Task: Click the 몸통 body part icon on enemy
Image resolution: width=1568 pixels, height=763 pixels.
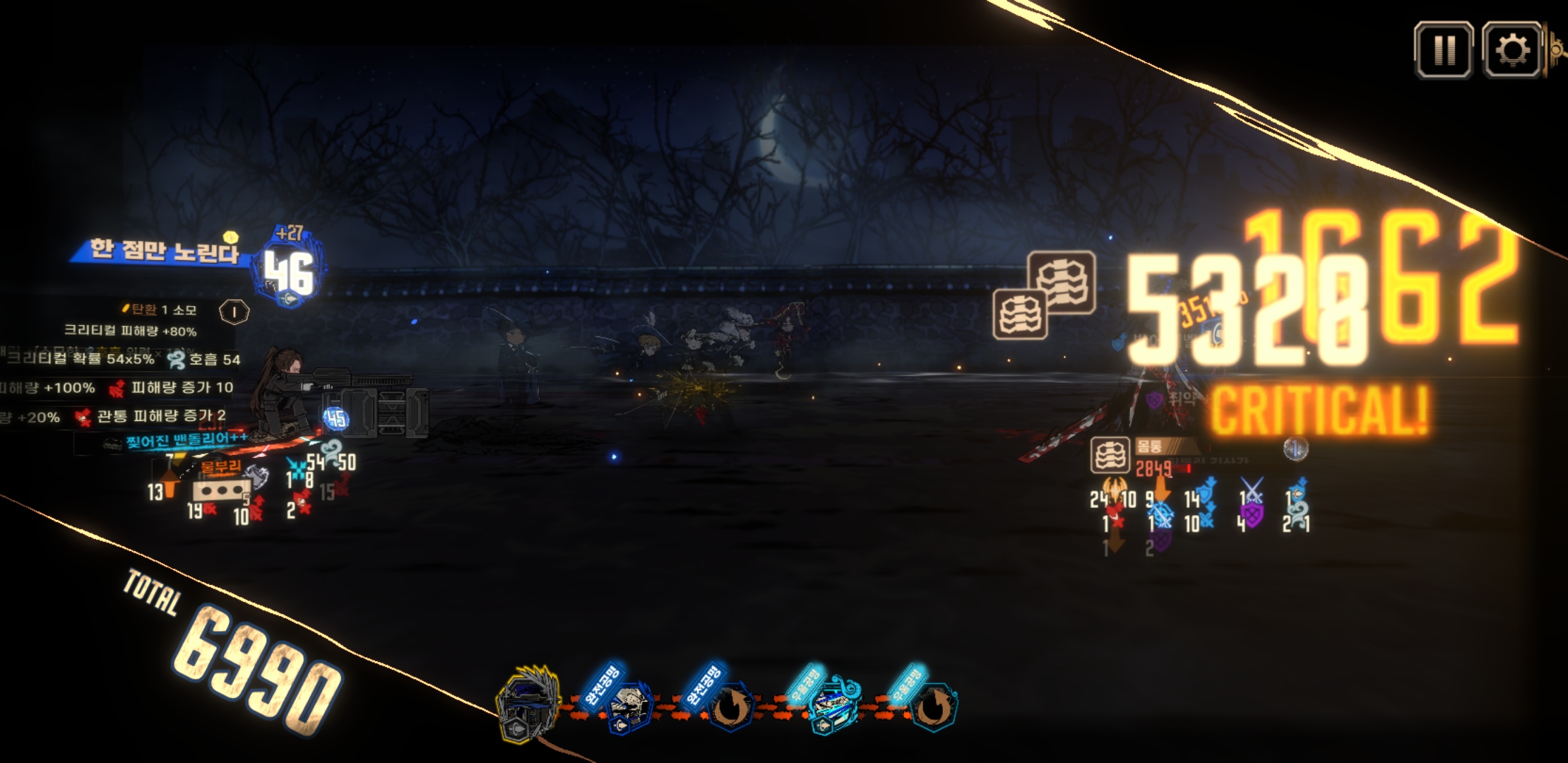Action: tap(1110, 454)
